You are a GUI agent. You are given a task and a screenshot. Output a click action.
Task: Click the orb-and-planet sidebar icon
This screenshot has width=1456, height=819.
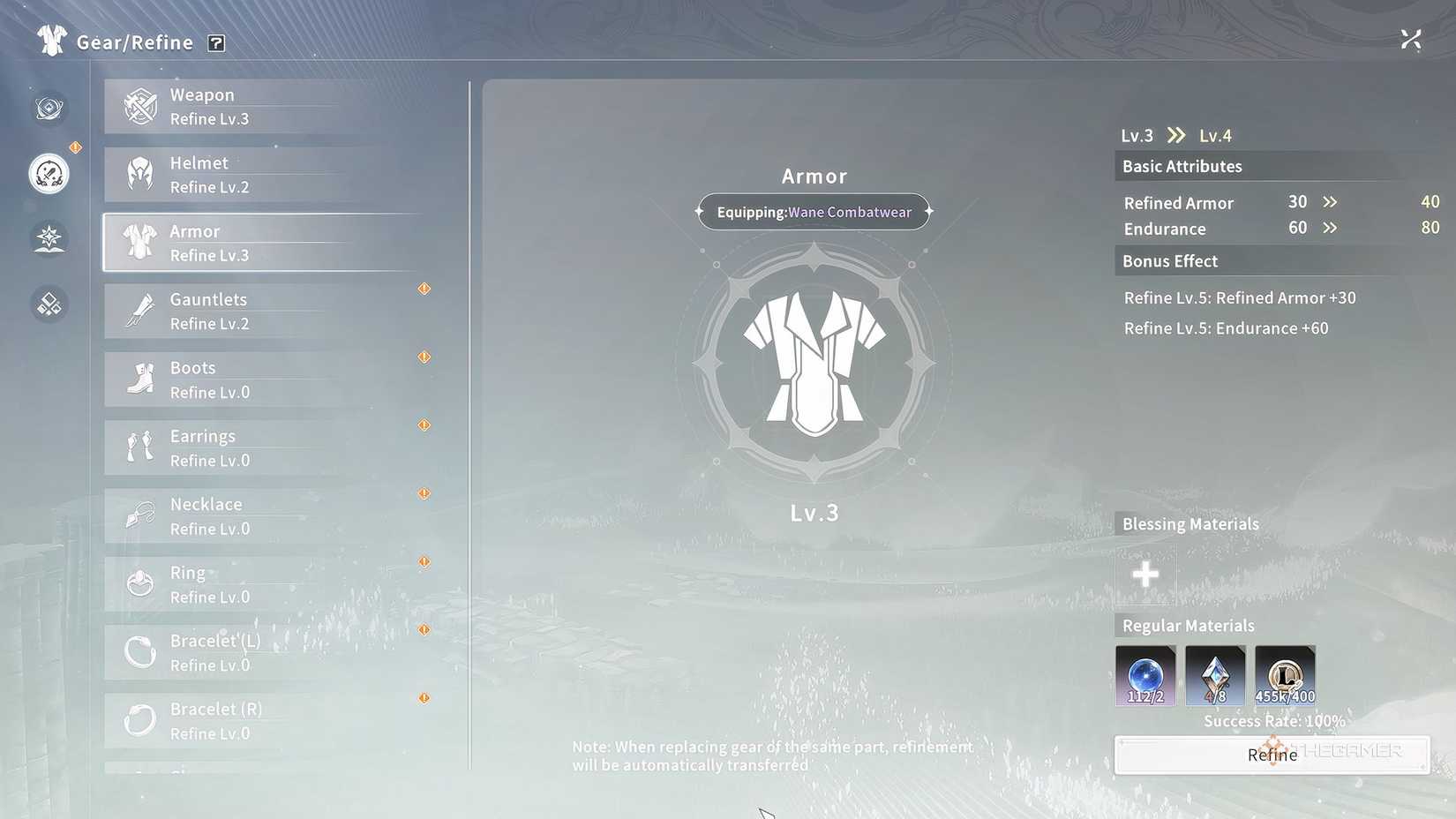tap(49, 108)
